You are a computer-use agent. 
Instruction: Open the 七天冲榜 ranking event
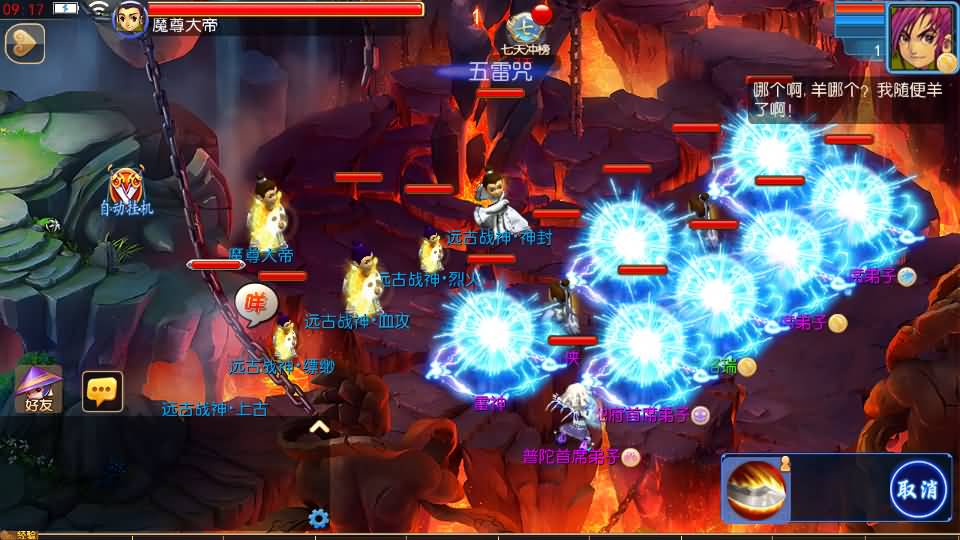[x=526, y=32]
